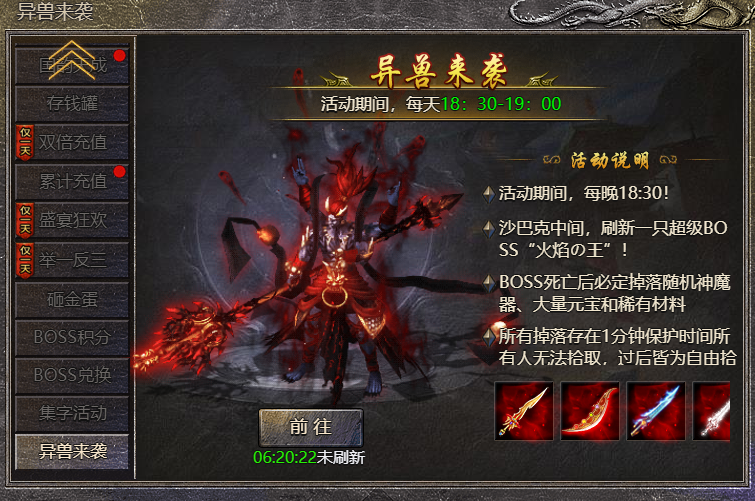Screen dimensions: 755x501
Task: Open the 盛宴狂欢 tab
Action: pyautogui.click(x=72, y=219)
